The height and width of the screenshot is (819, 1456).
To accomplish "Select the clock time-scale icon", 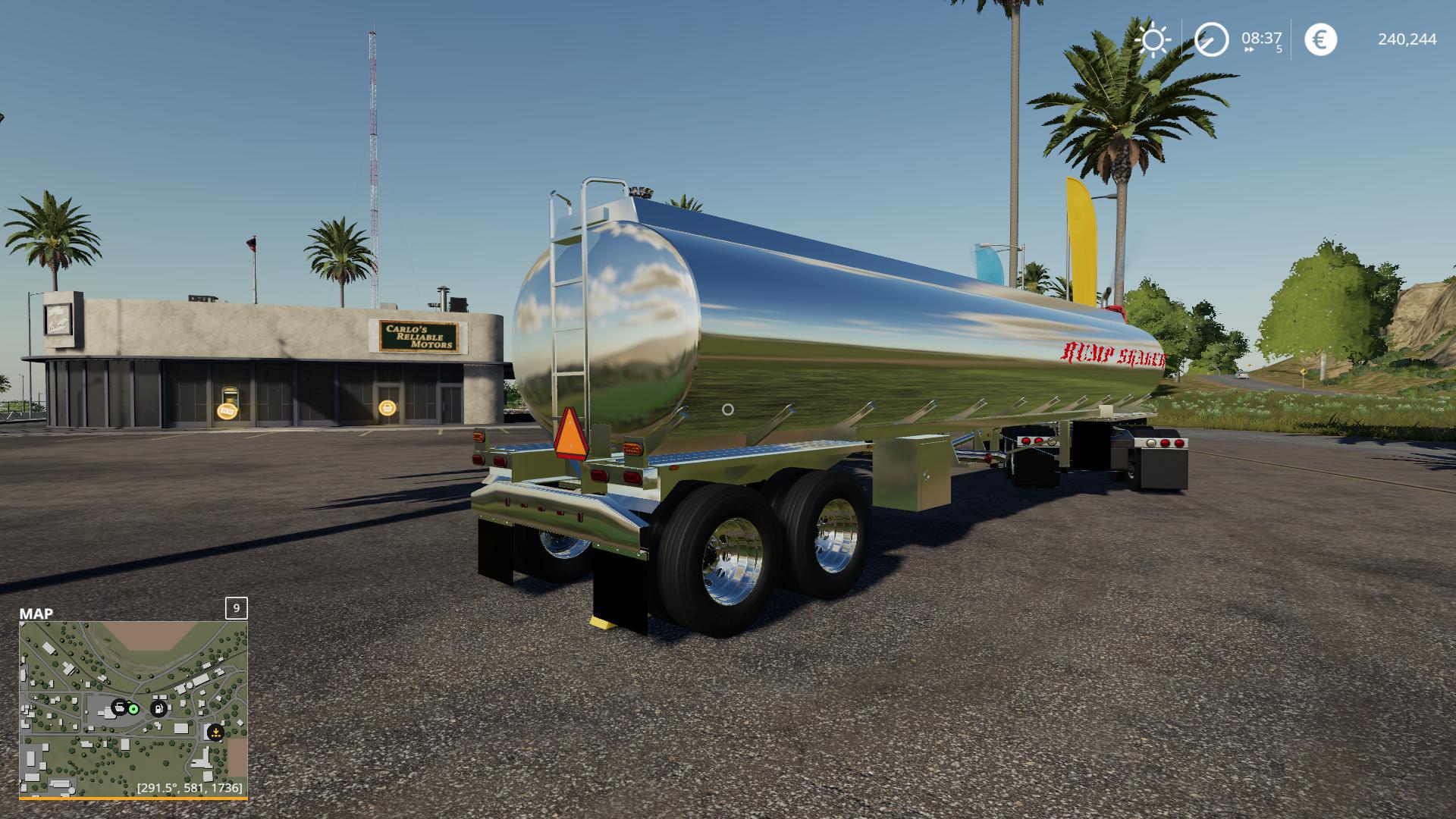I will [1210, 39].
